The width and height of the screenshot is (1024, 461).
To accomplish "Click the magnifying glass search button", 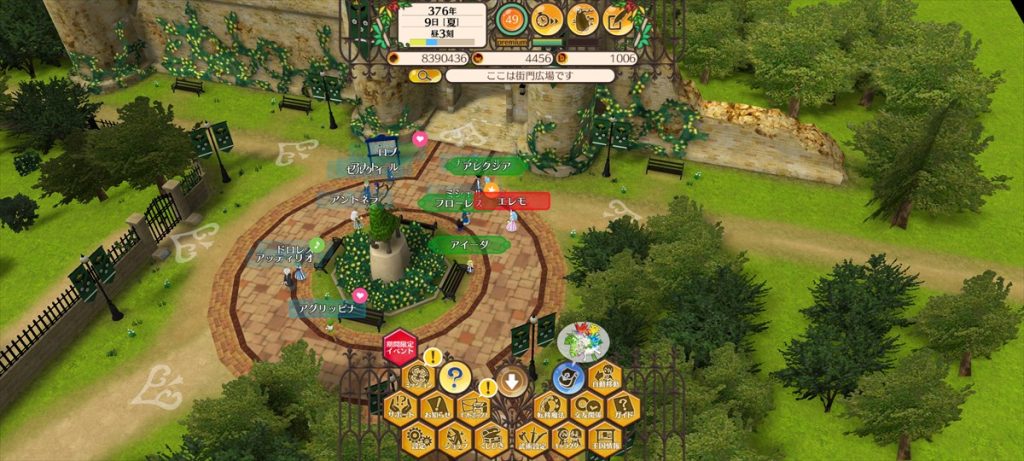I will (x=421, y=75).
